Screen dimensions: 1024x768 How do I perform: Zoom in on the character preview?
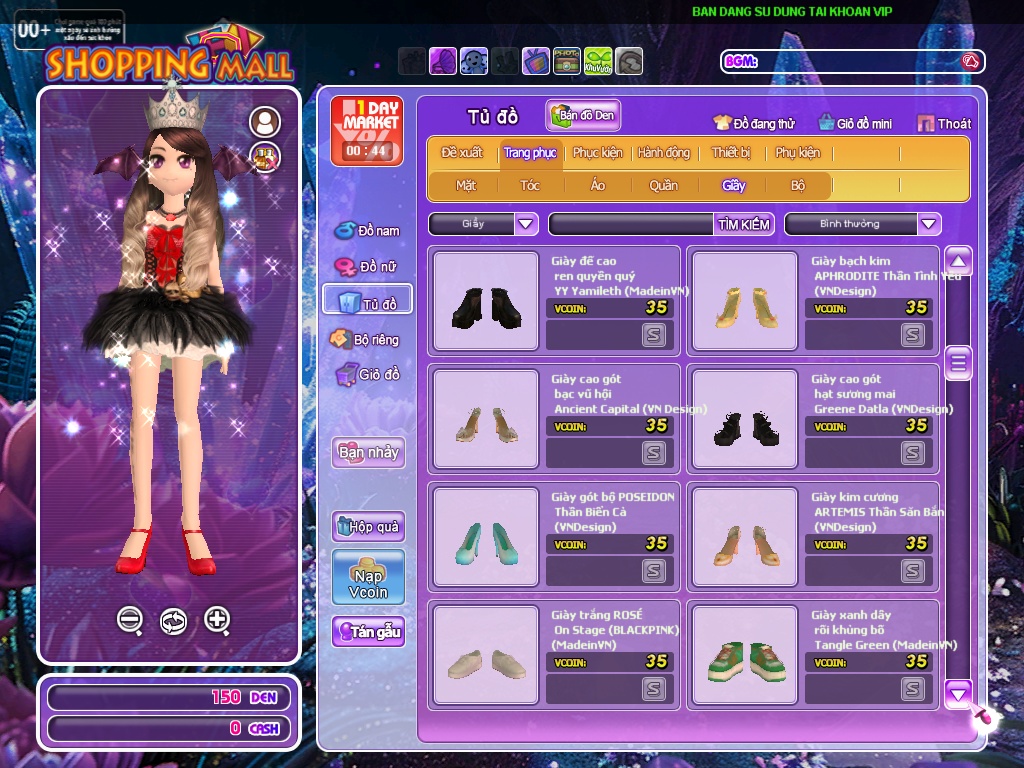[x=217, y=620]
